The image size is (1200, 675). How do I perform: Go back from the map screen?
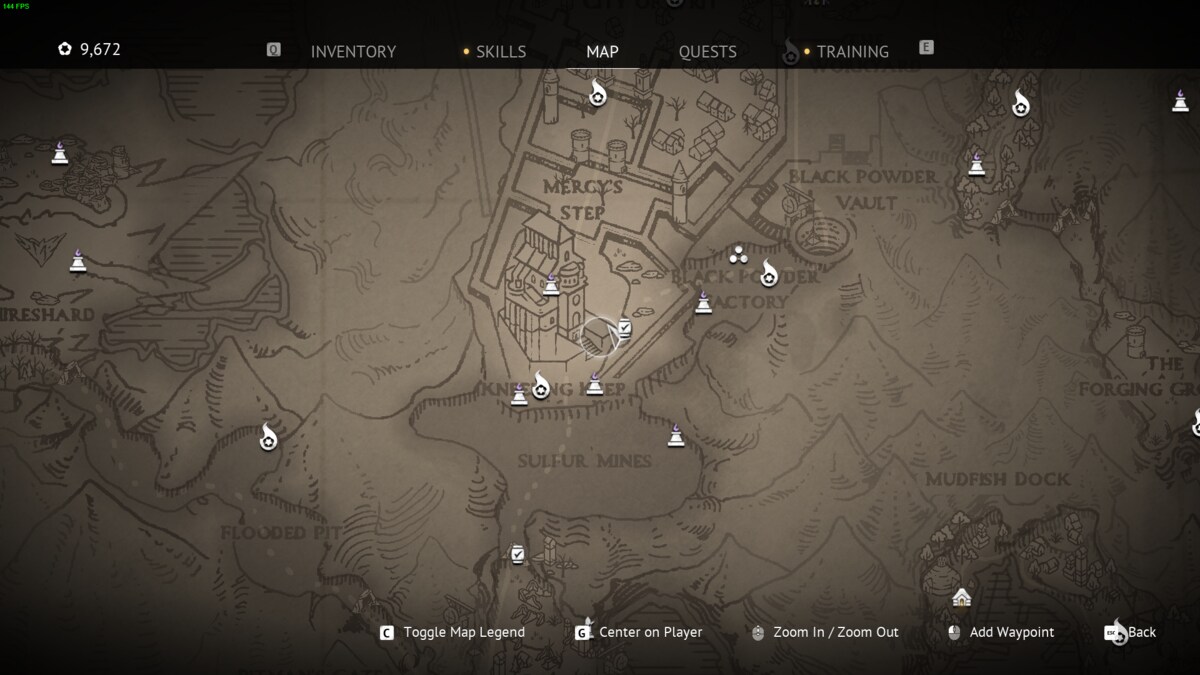tap(1141, 632)
